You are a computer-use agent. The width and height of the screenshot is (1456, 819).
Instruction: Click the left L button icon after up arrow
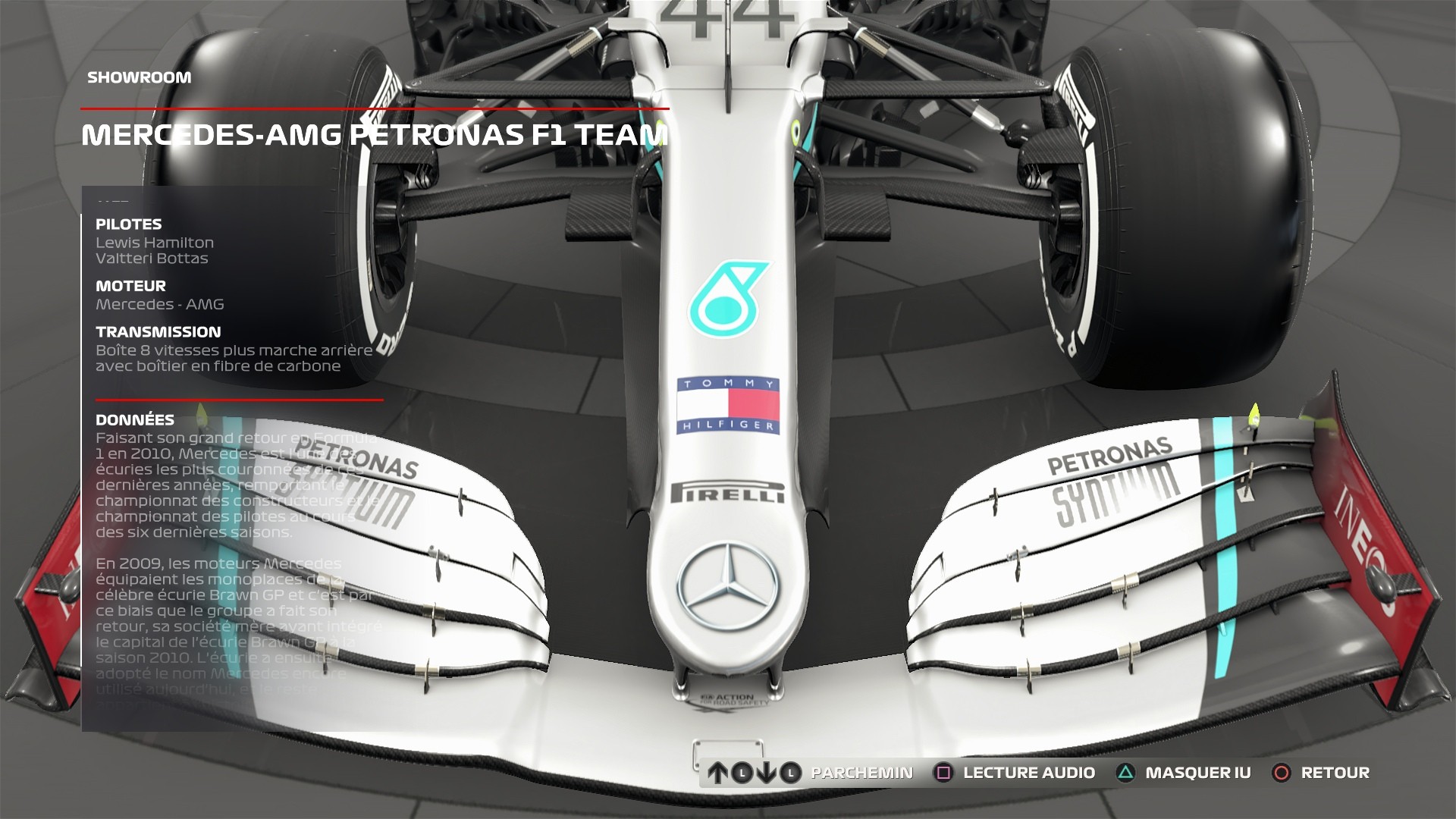point(741,773)
